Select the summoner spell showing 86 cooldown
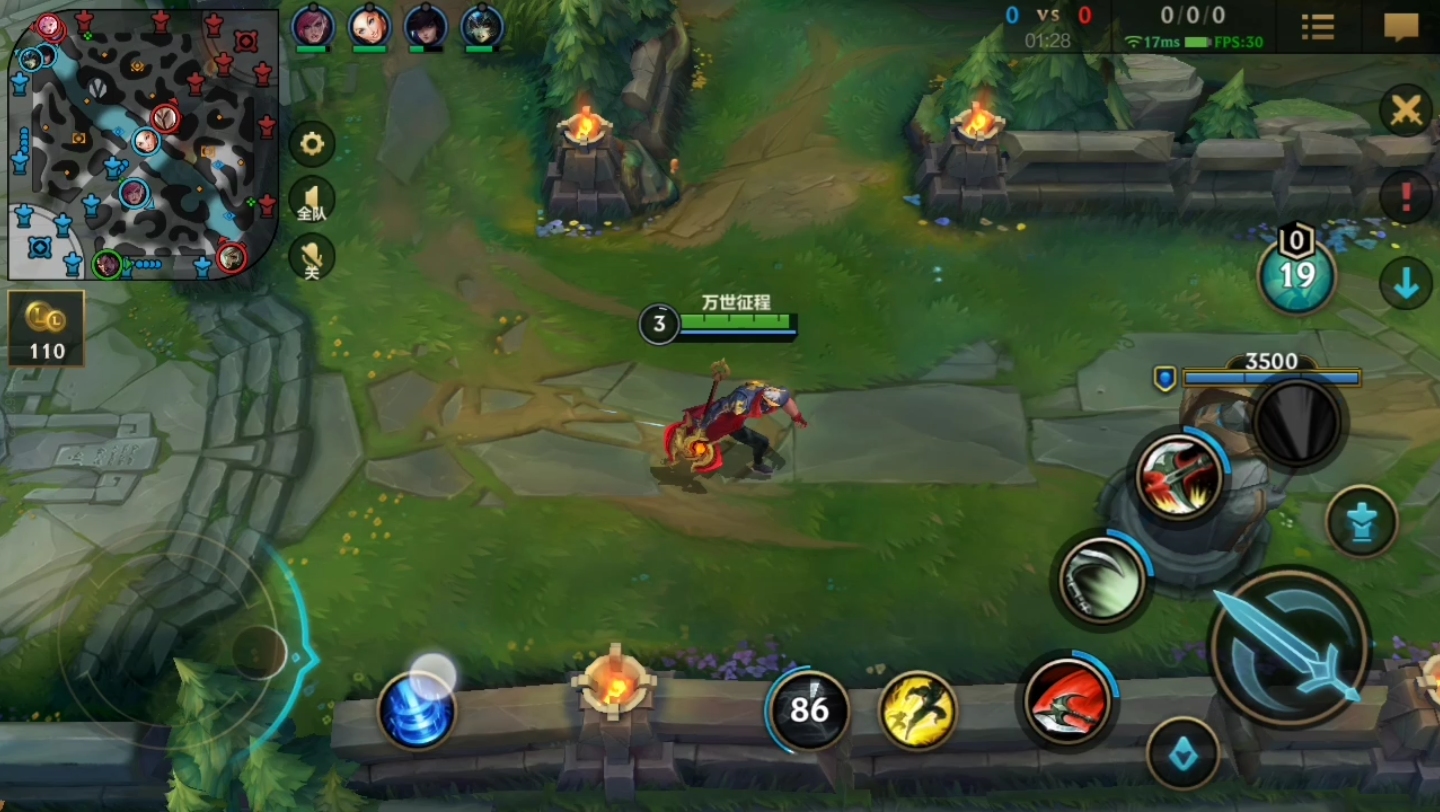 click(809, 710)
